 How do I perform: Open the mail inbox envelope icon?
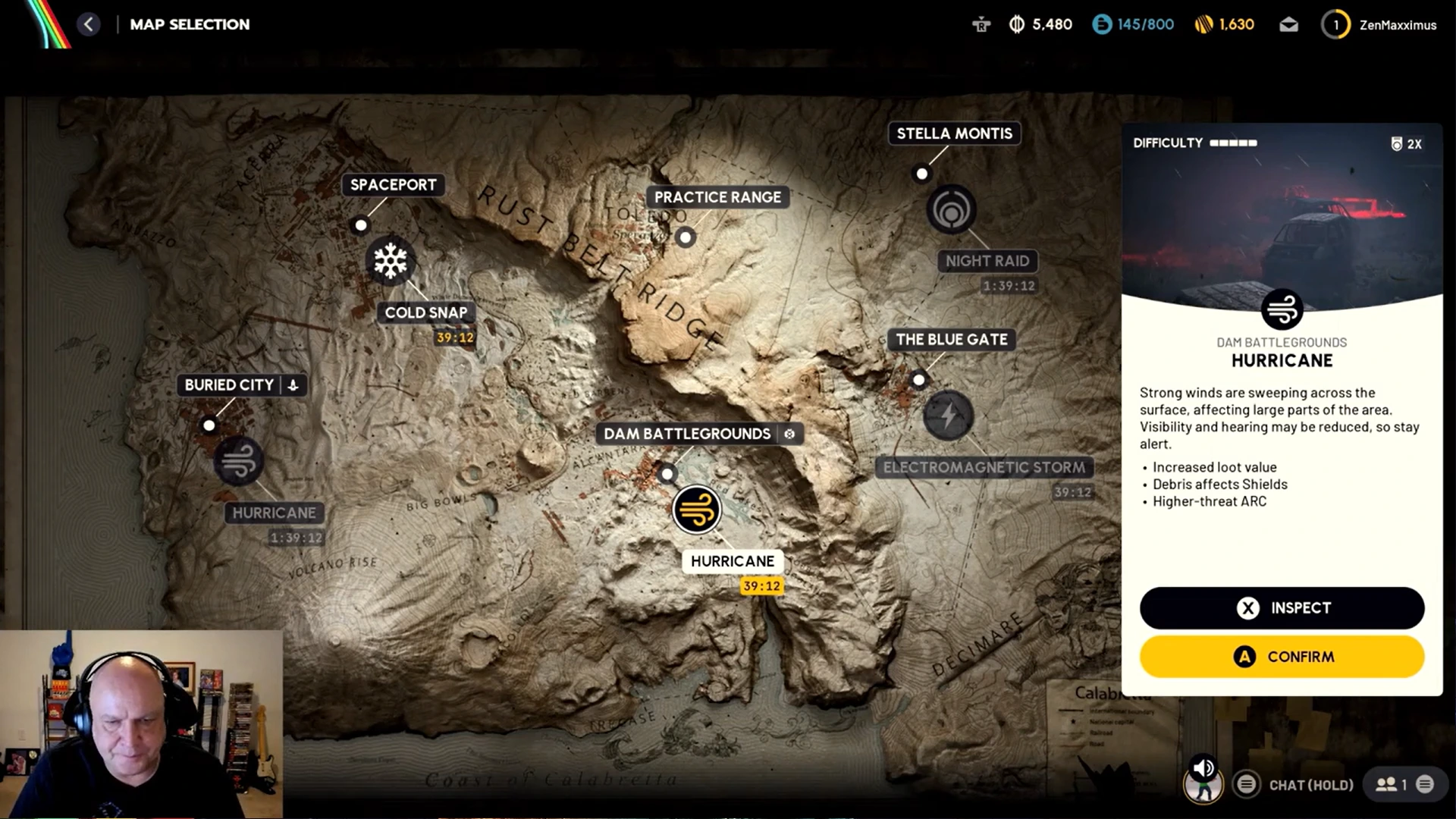[1288, 25]
